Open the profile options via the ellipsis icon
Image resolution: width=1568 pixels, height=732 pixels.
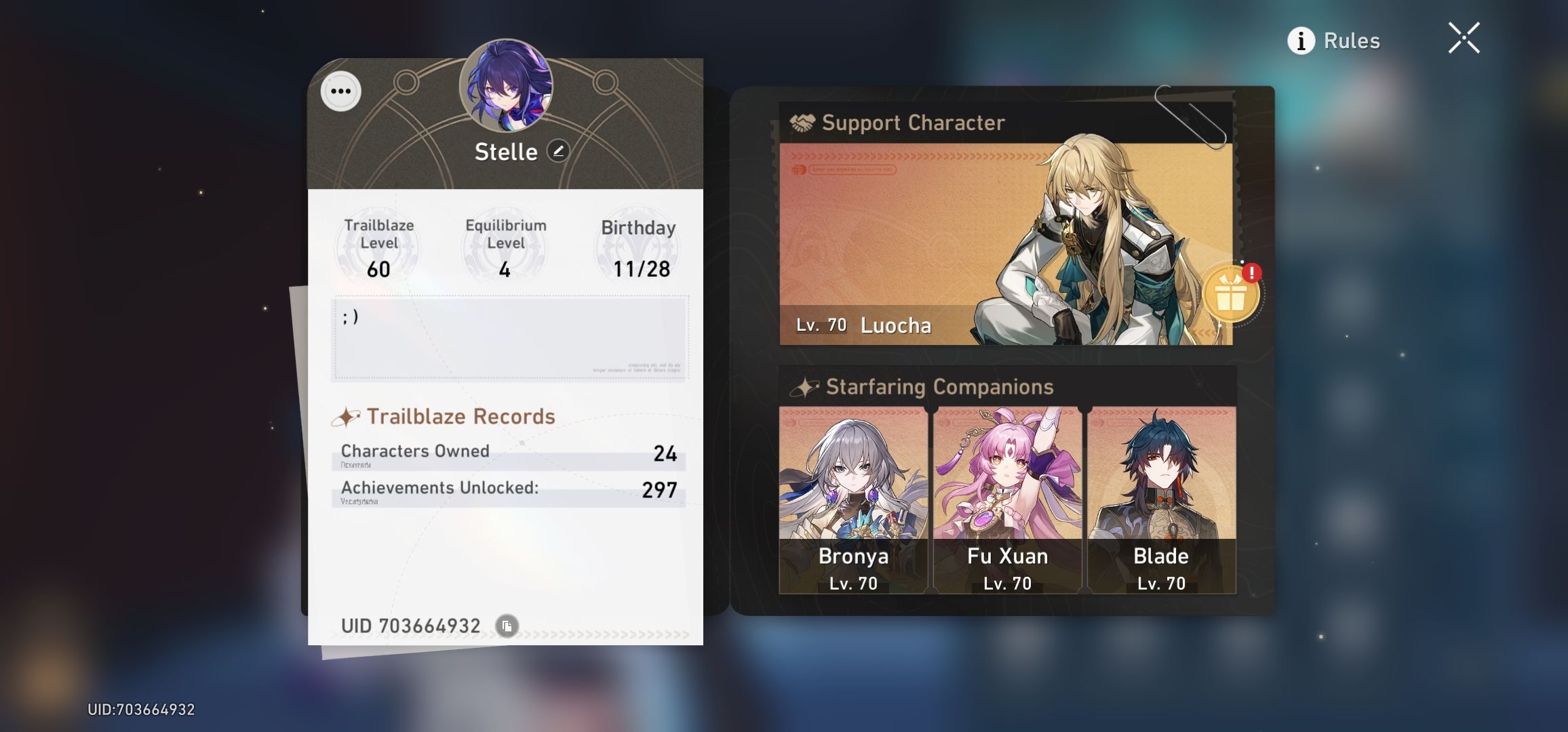pos(342,90)
